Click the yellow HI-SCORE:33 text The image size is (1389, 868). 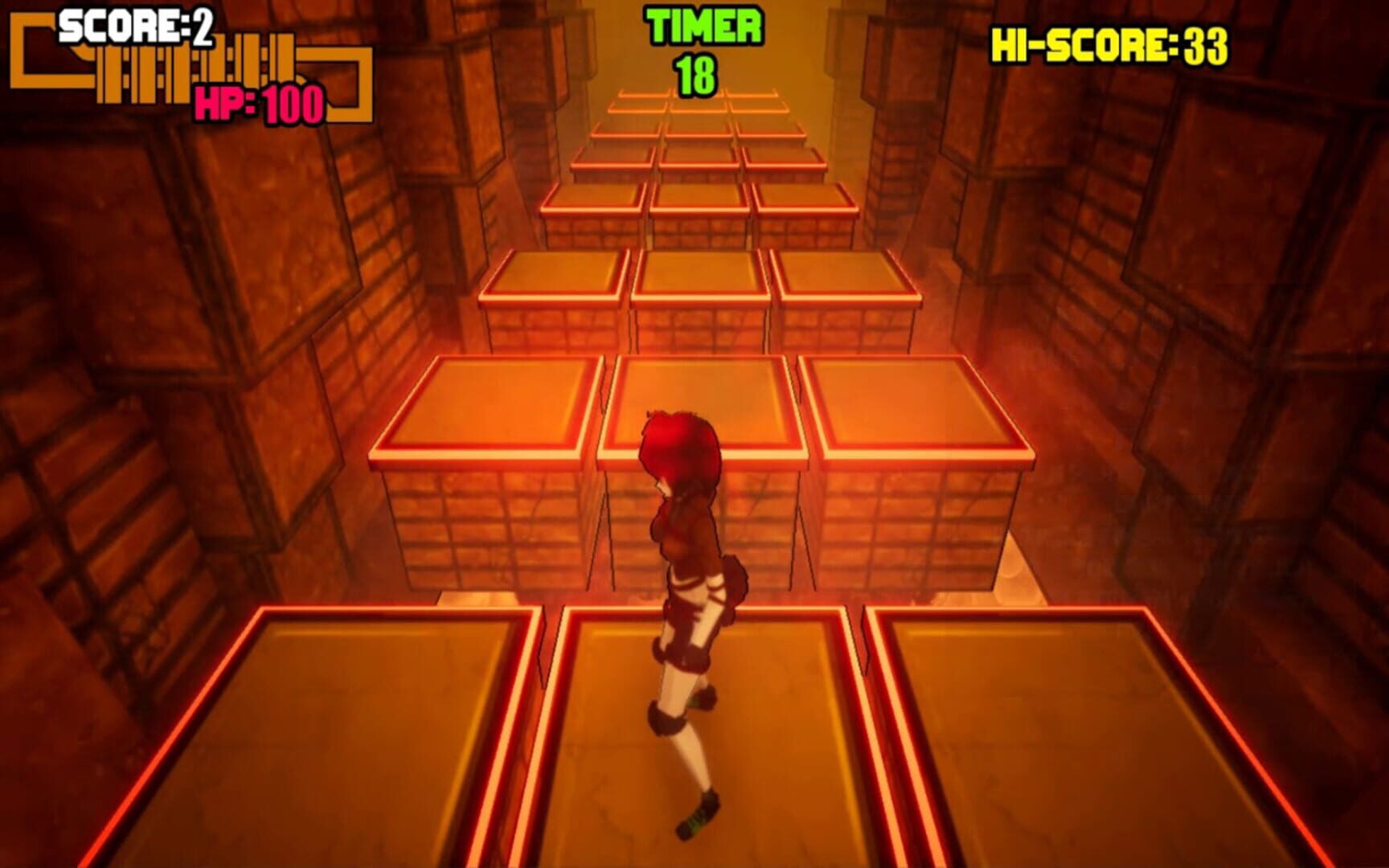(x=1108, y=46)
